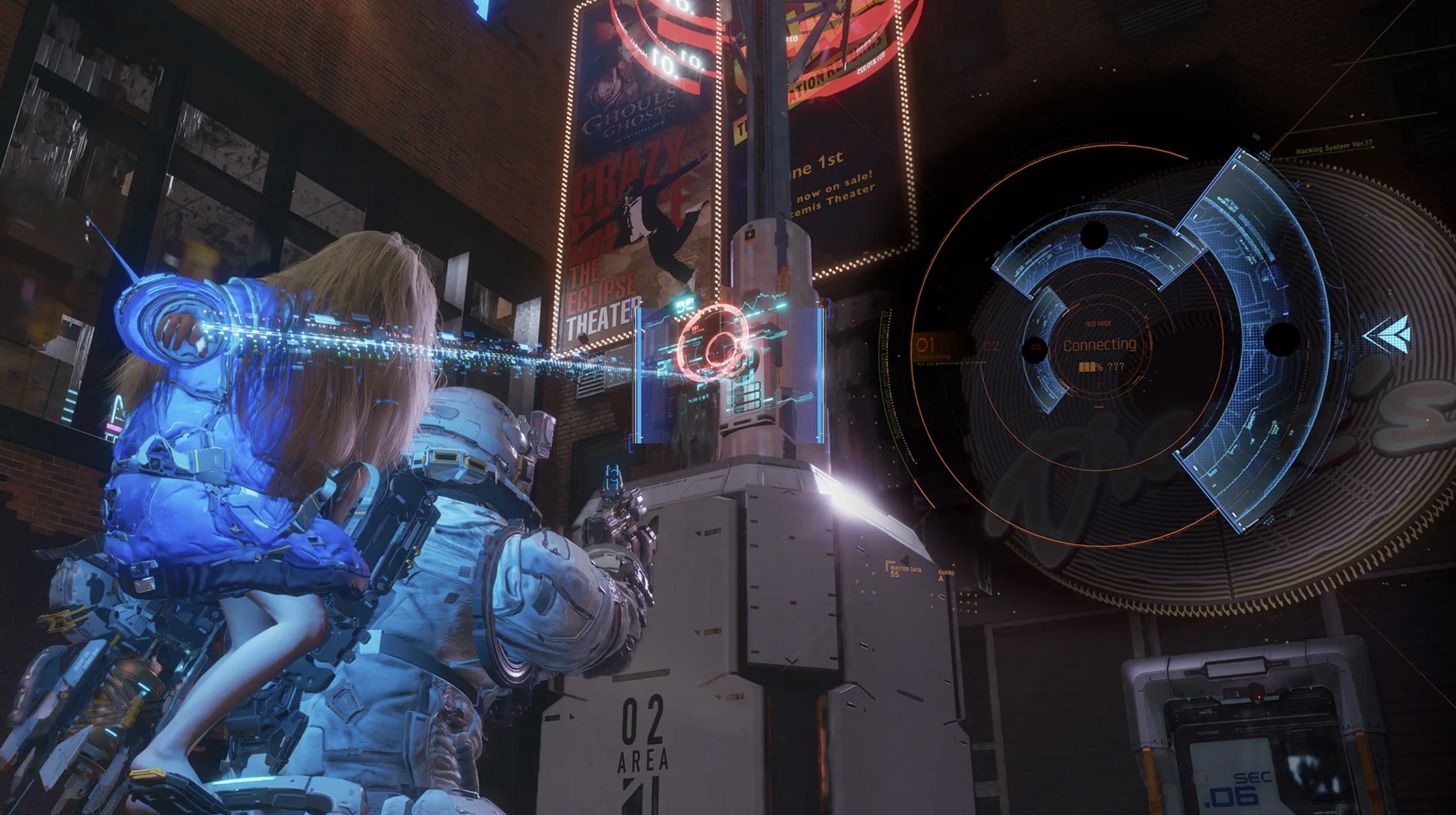Click the Connecting core of the hacking ring
1456x815 pixels.
point(1099,345)
